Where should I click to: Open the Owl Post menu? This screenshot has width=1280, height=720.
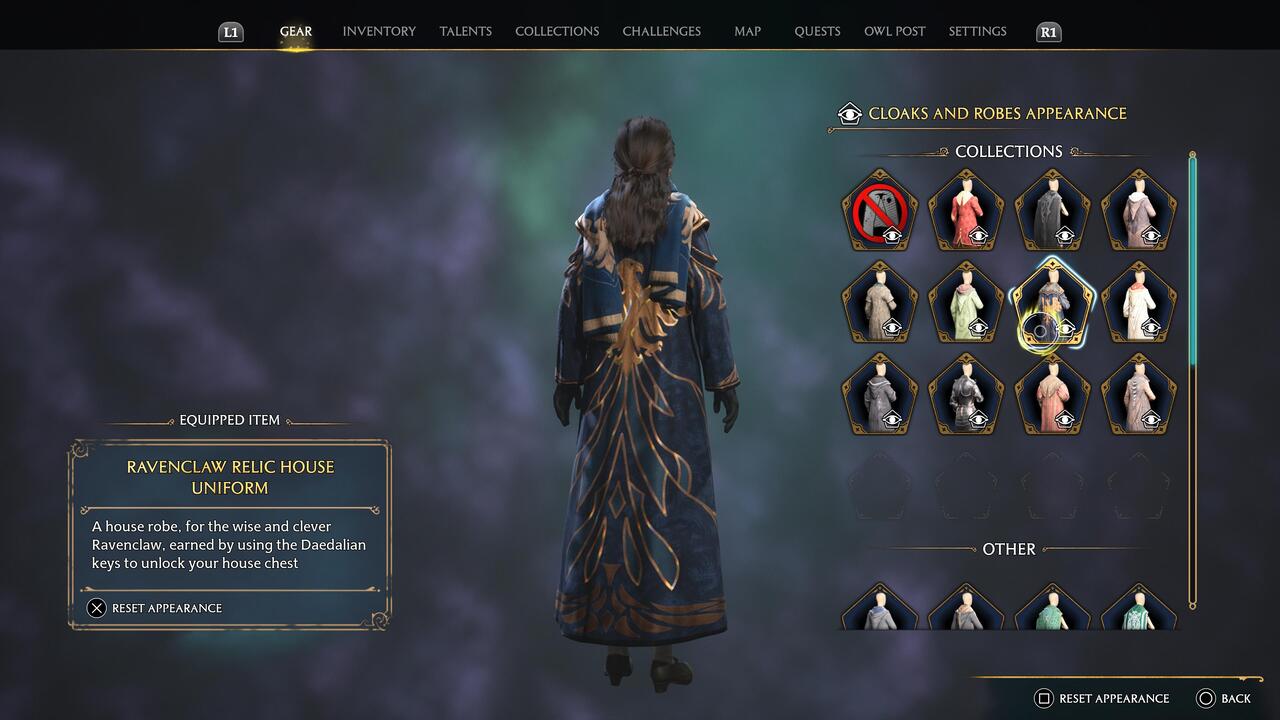895,31
